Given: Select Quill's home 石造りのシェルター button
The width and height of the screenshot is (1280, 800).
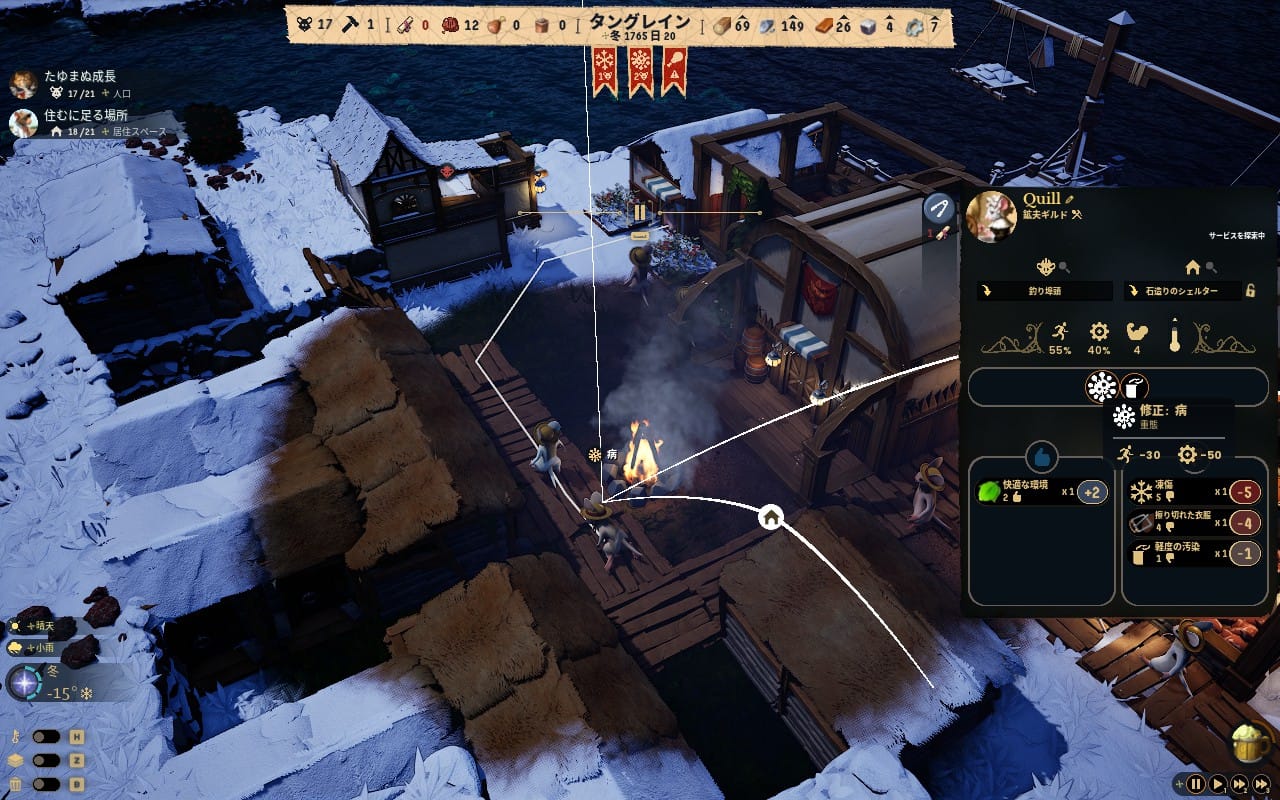Looking at the screenshot, I should pyautogui.click(x=1182, y=291).
